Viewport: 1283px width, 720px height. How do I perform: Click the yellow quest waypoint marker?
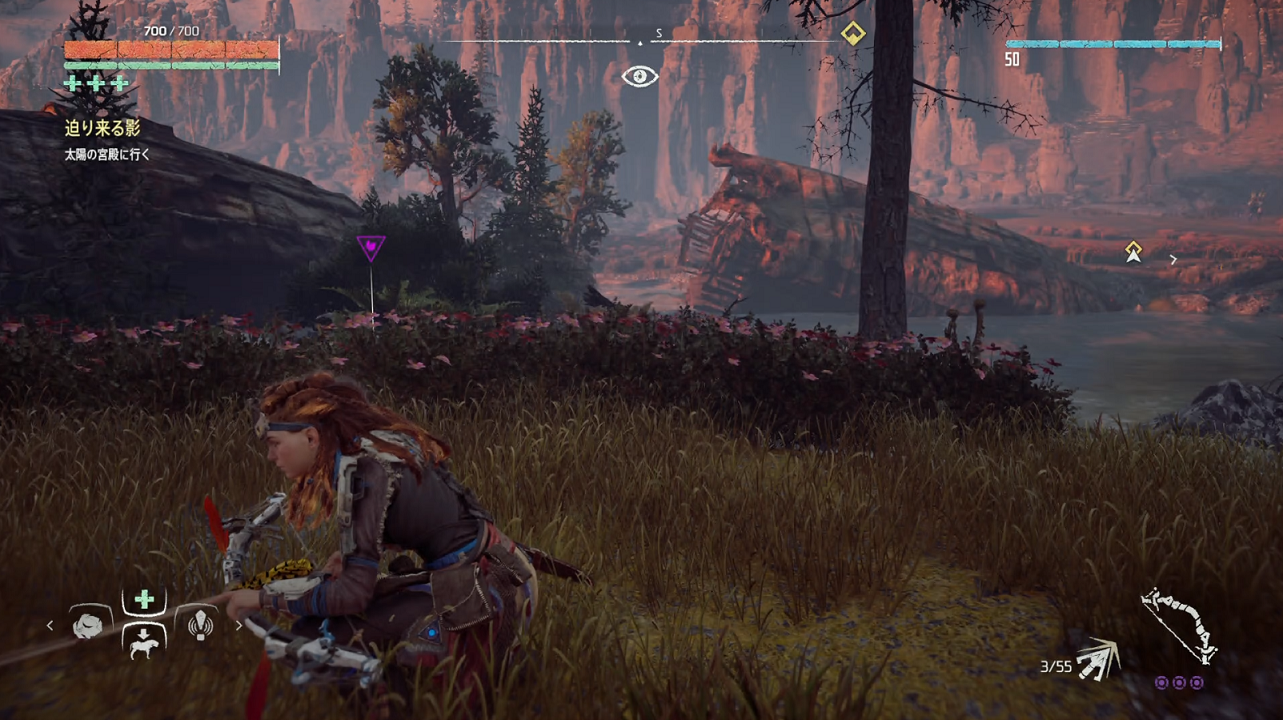point(1133,252)
